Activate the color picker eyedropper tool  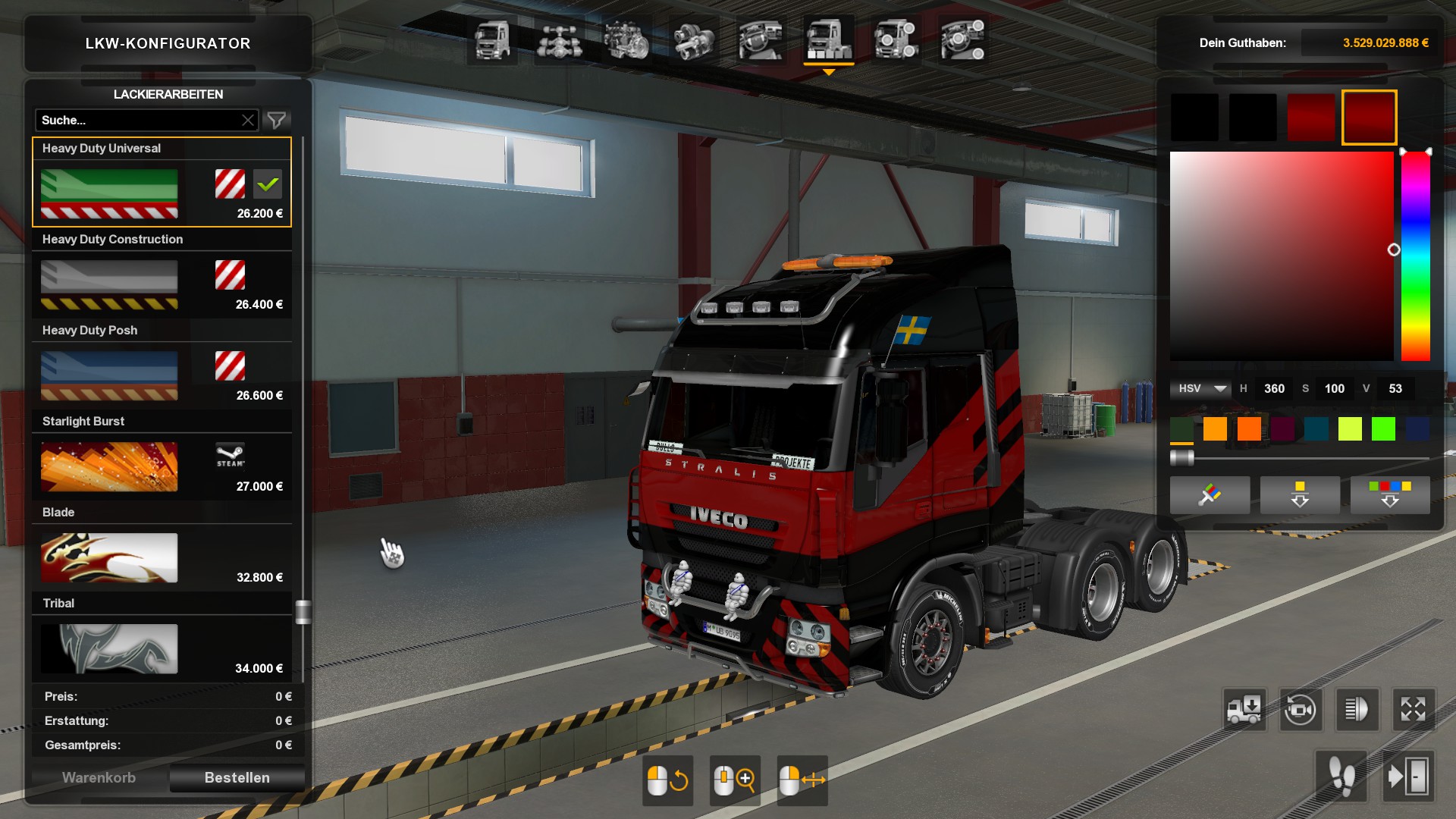coord(1210,495)
